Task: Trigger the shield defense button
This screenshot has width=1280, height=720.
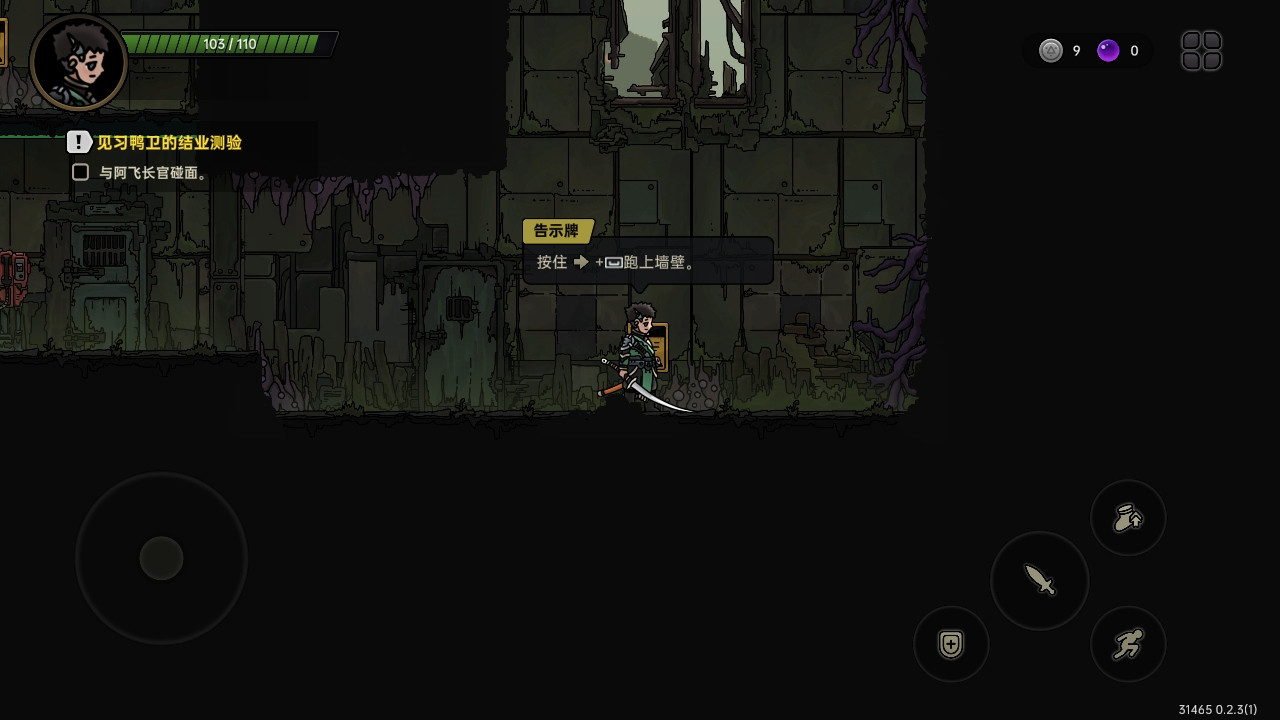Action: pos(951,644)
